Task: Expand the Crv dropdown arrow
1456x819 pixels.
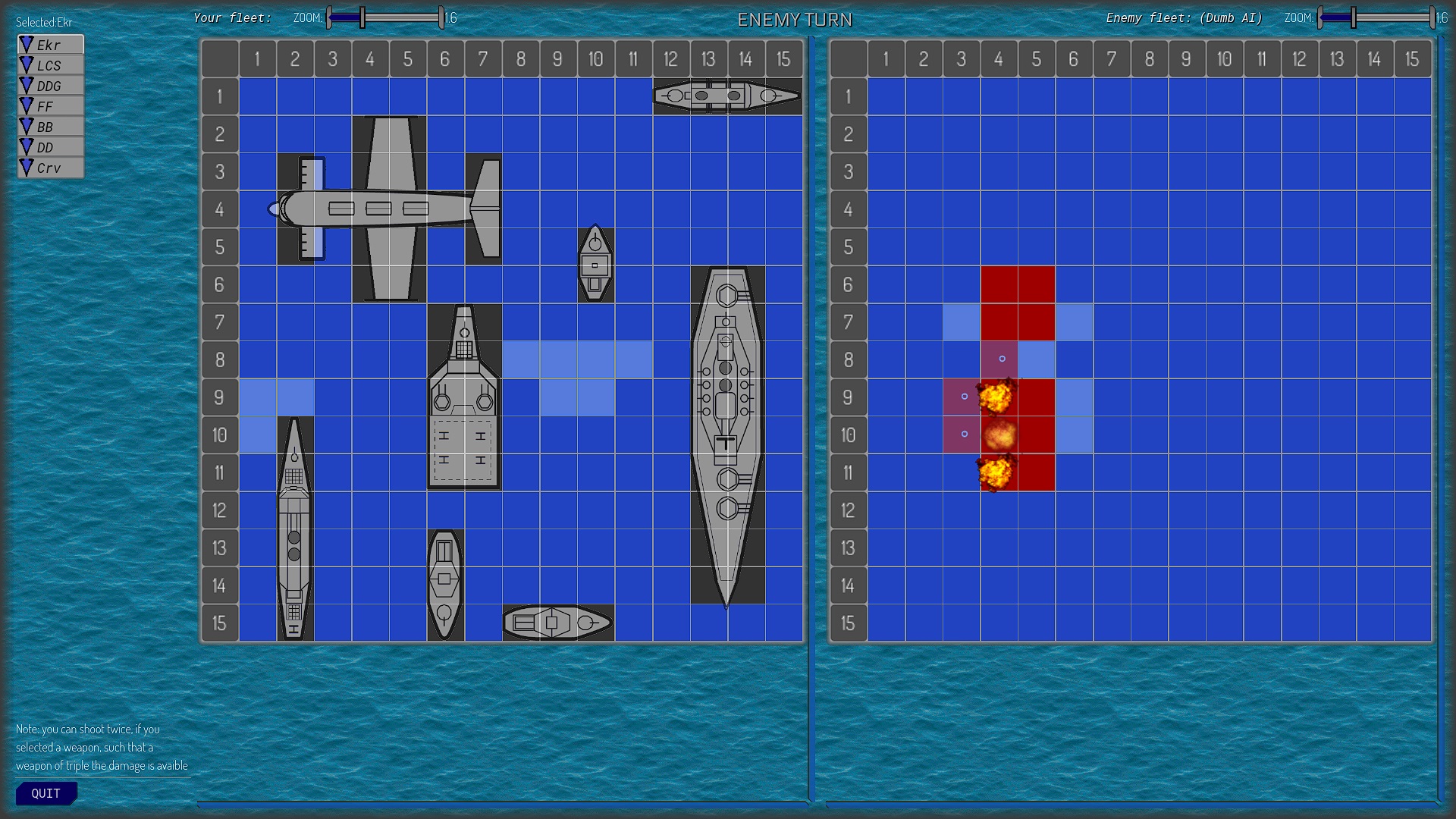Action: [x=27, y=167]
